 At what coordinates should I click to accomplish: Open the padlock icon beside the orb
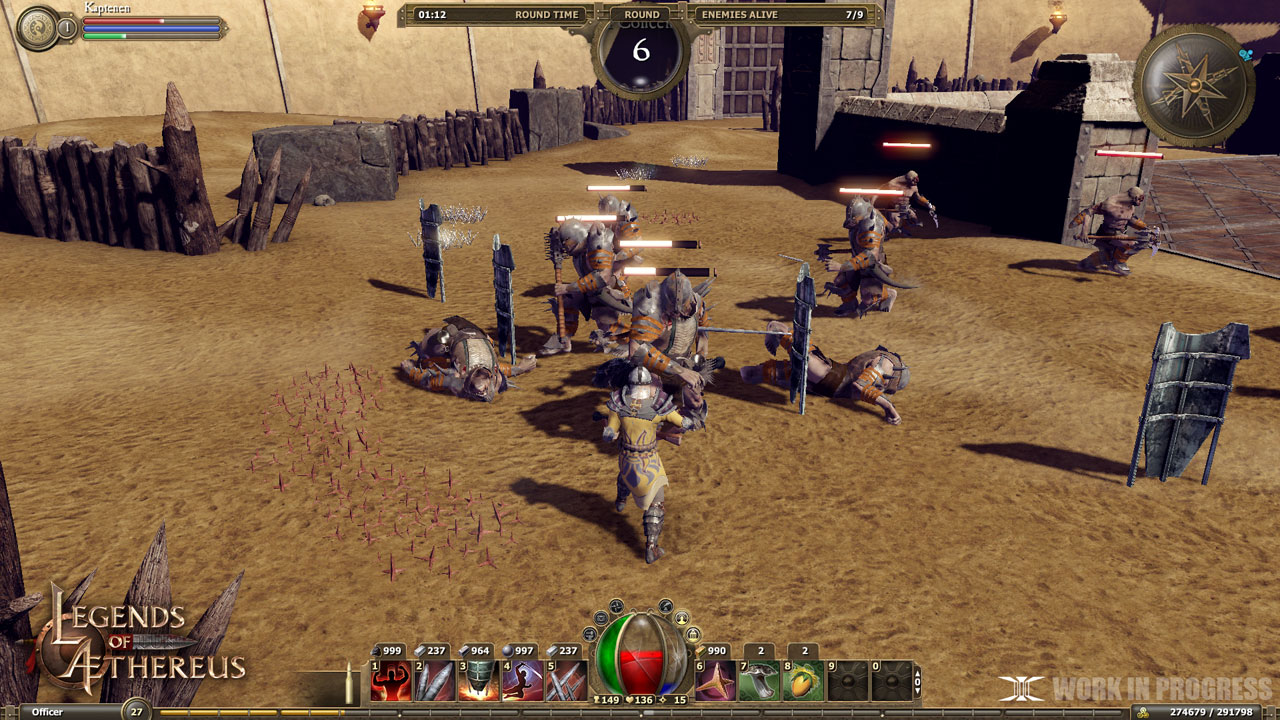[x=692, y=634]
